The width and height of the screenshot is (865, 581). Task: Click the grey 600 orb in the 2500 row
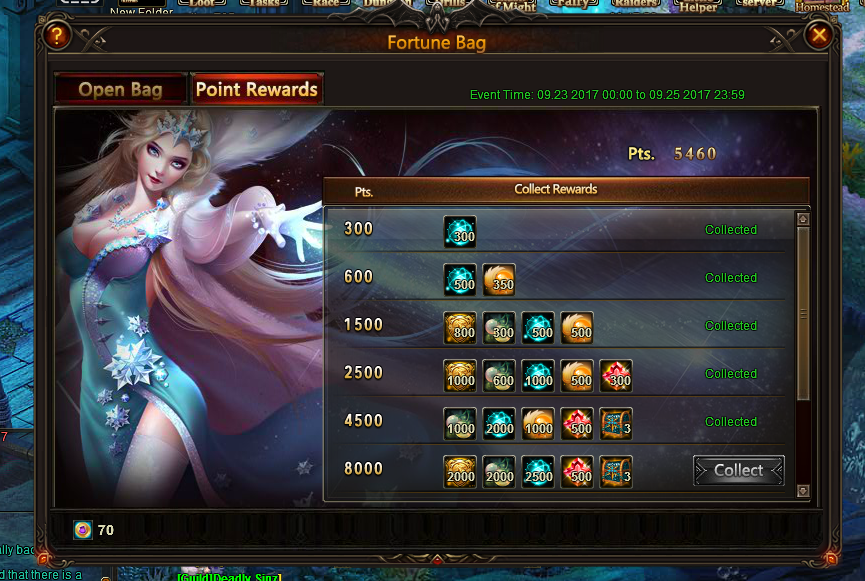(x=499, y=376)
